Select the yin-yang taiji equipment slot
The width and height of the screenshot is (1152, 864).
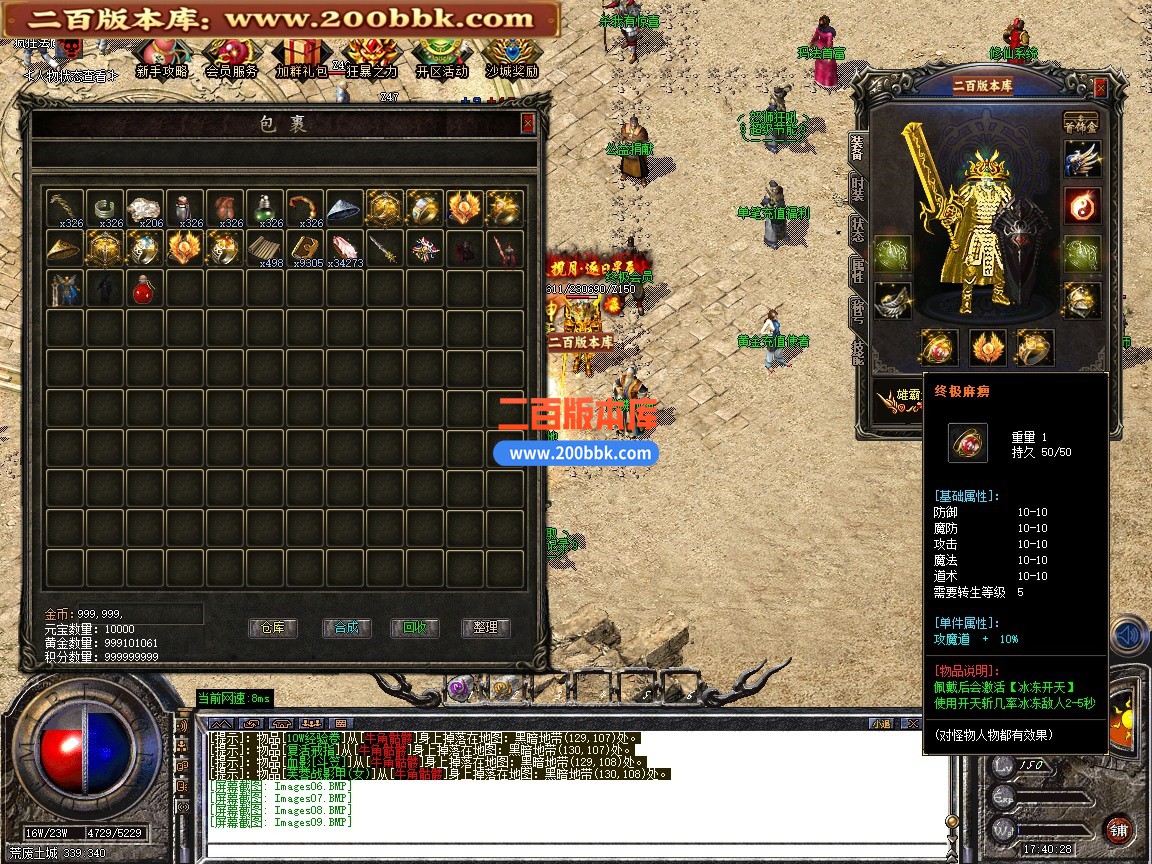click(1082, 205)
